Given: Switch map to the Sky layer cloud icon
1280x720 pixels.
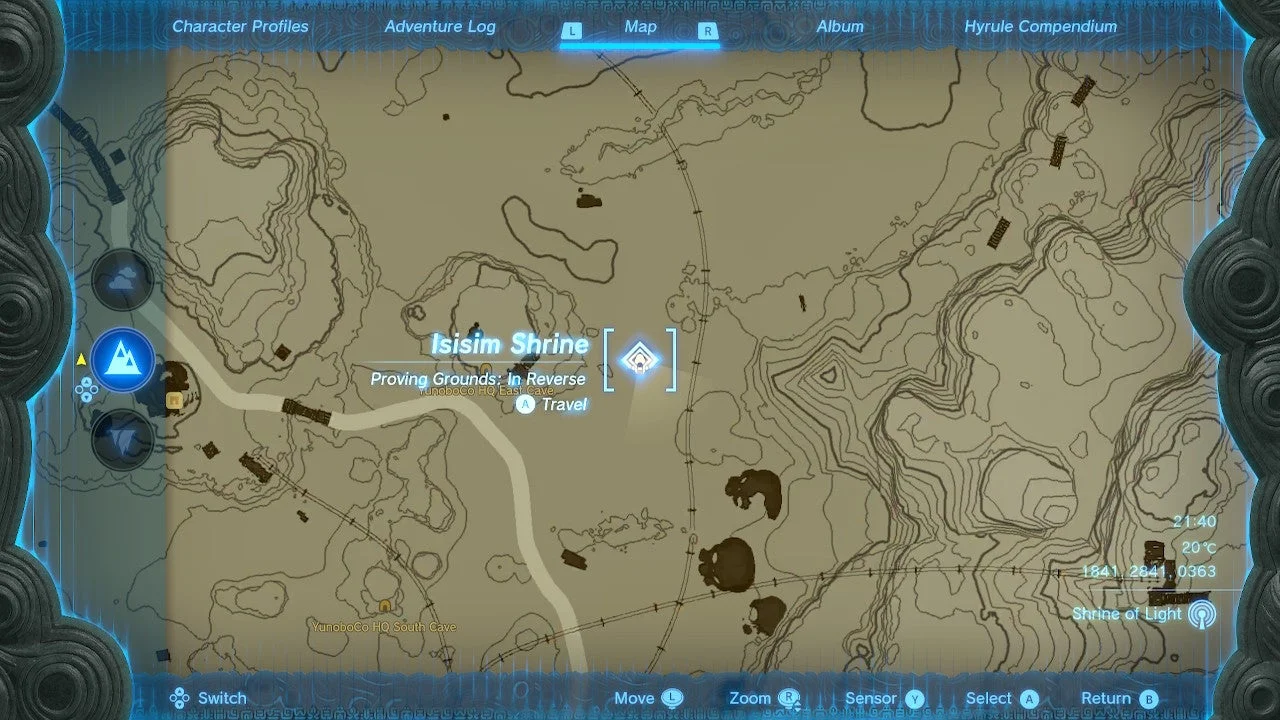Looking at the screenshot, I should [123, 281].
